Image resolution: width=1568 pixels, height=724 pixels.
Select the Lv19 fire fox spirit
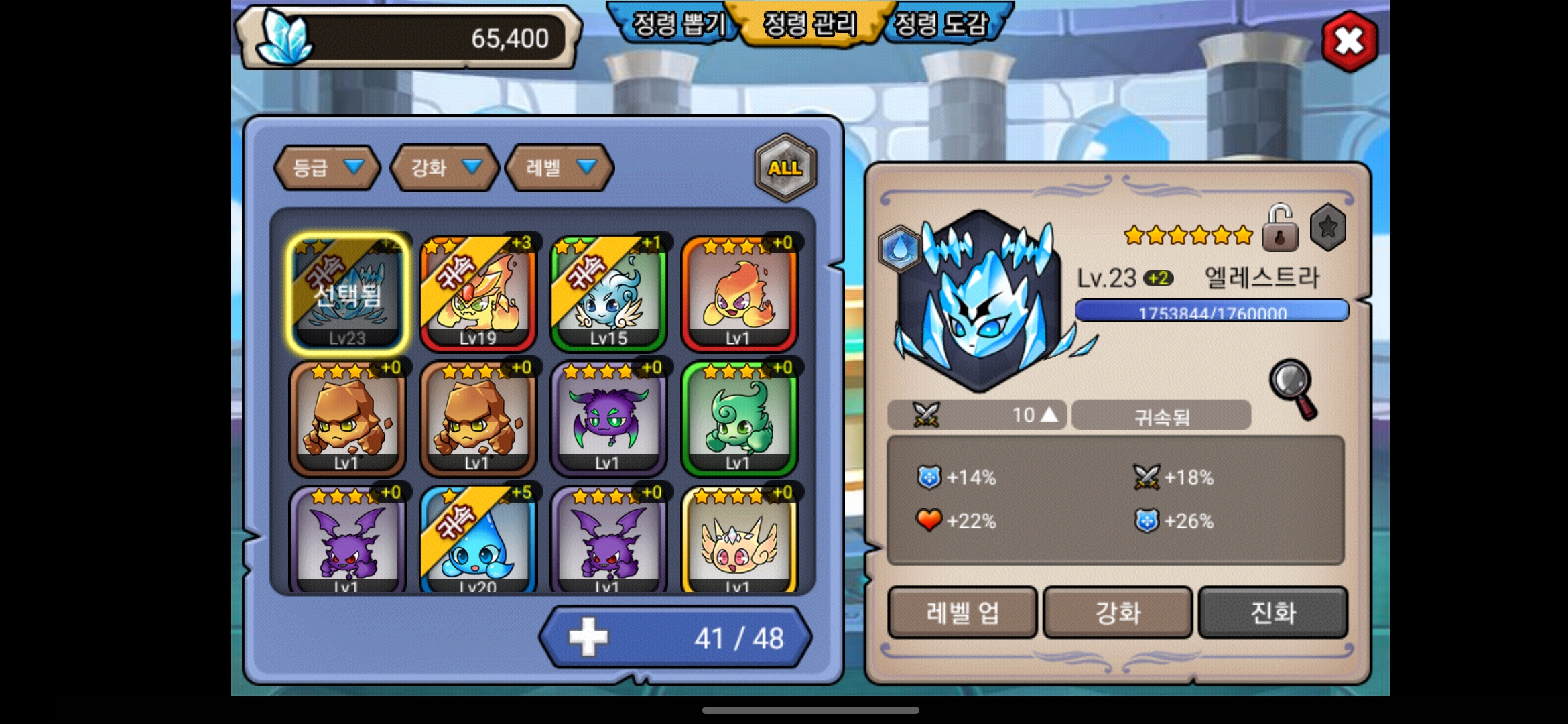478,292
